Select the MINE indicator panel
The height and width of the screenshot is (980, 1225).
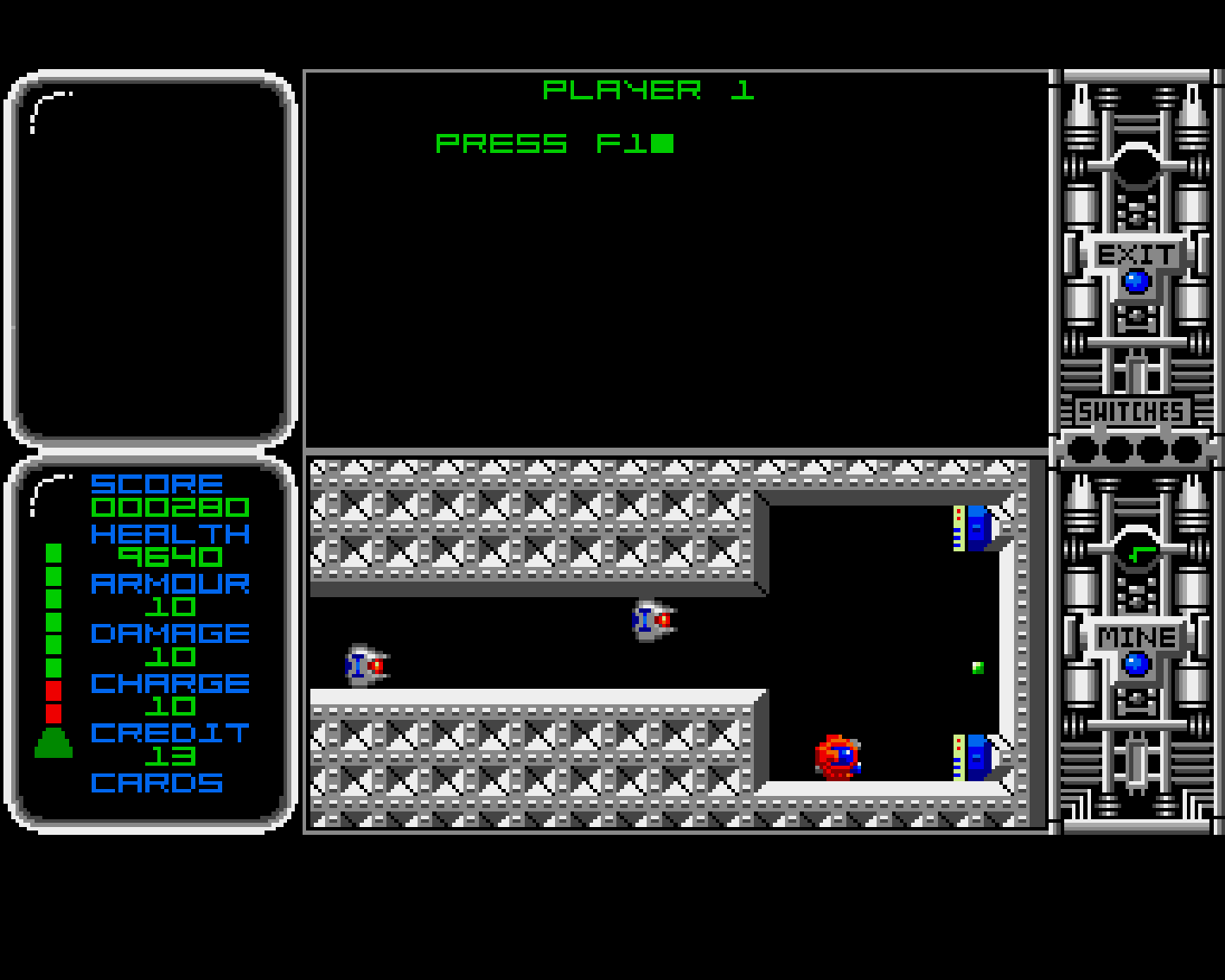pos(1136,640)
